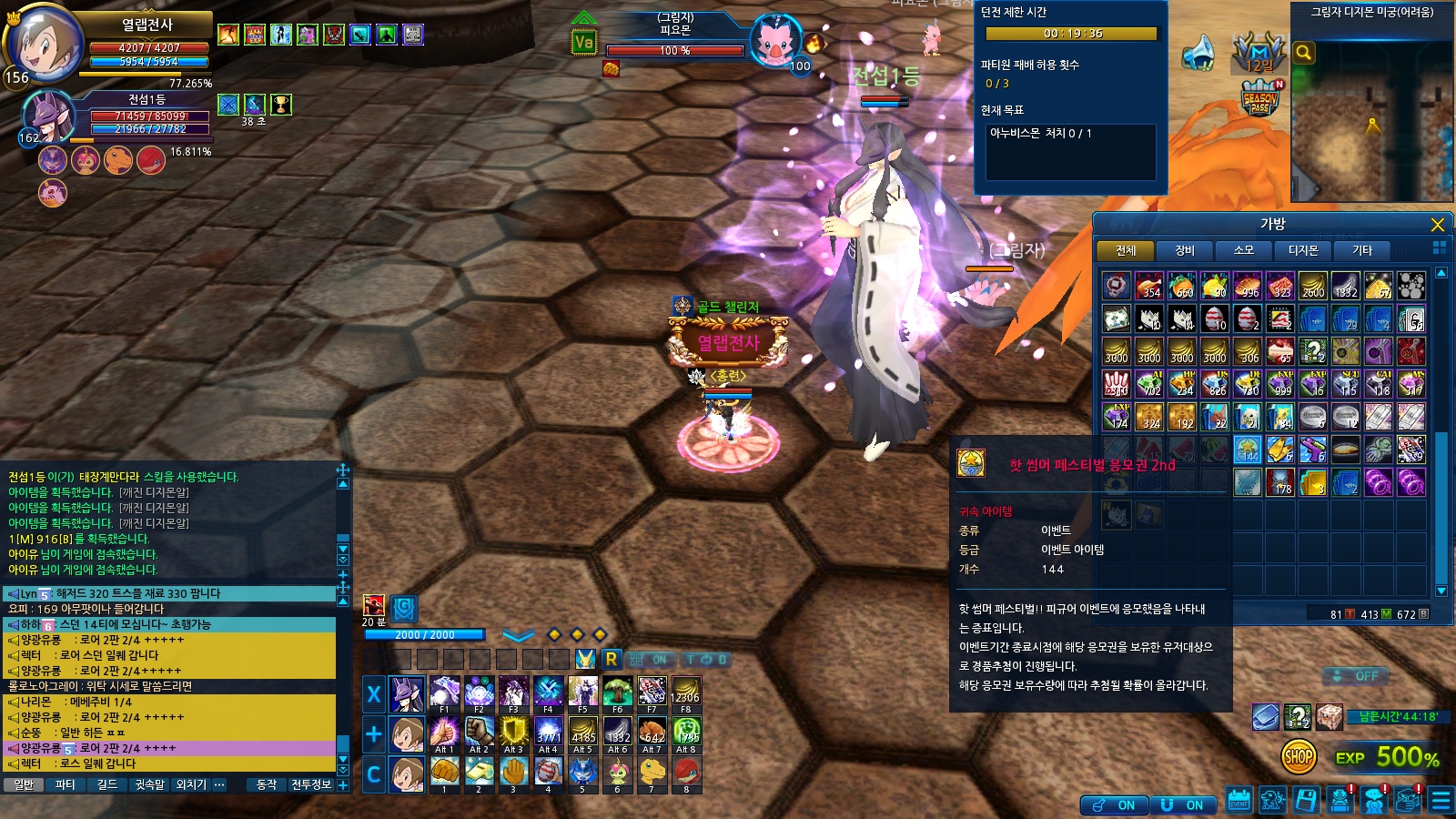1456x819 pixels.
Task: Switch to the 장비 inventory tab
Action: pos(1184,250)
